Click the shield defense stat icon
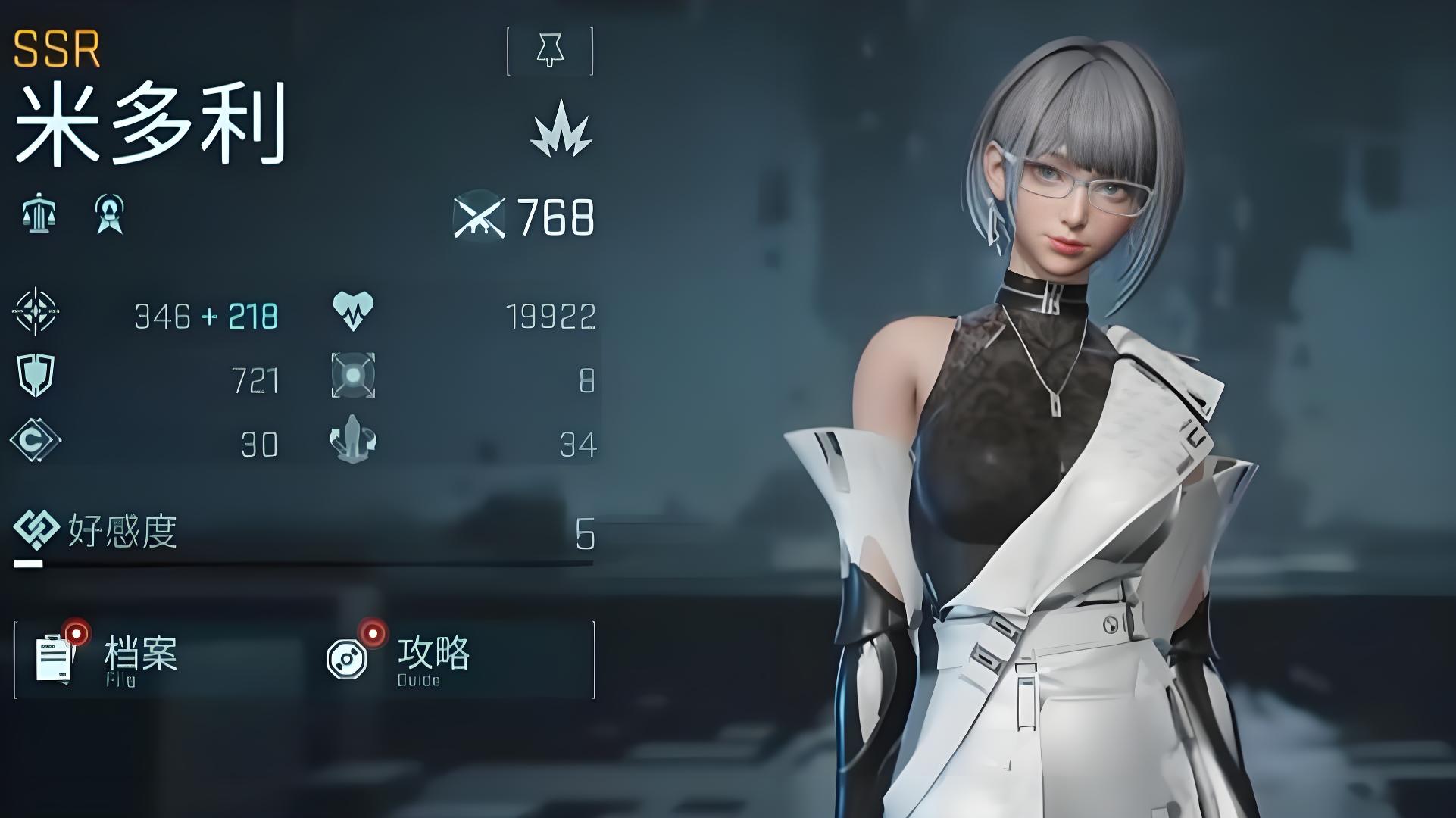The height and width of the screenshot is (818, 1456). coord(36,375)
